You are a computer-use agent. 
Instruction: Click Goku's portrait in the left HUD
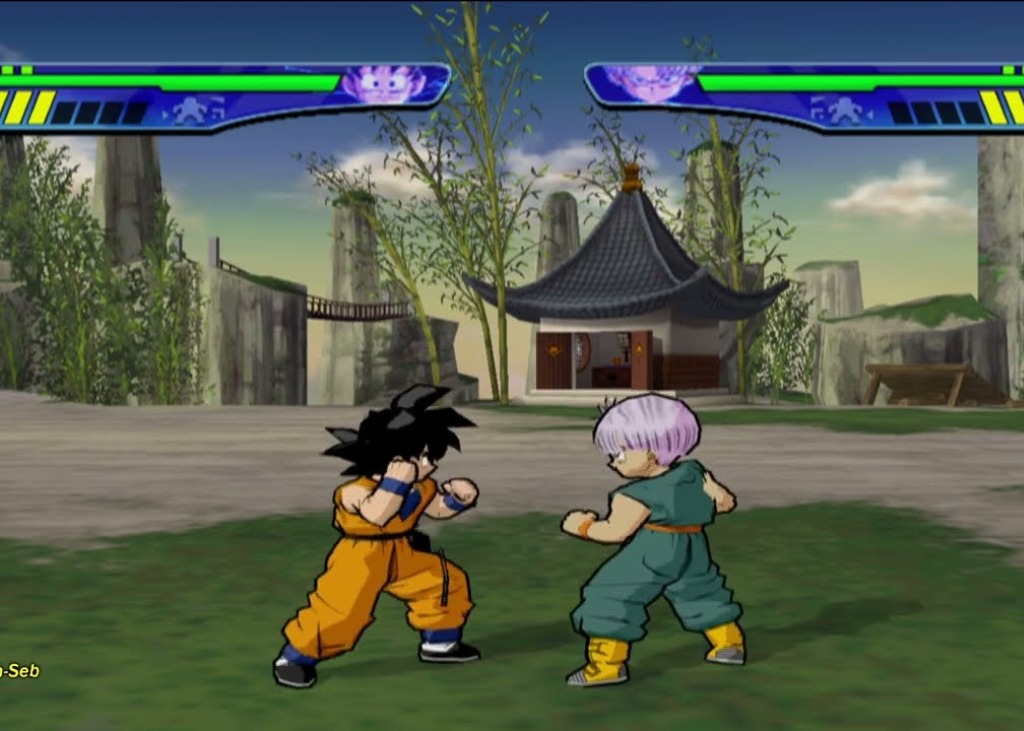(x=385, y=84)
